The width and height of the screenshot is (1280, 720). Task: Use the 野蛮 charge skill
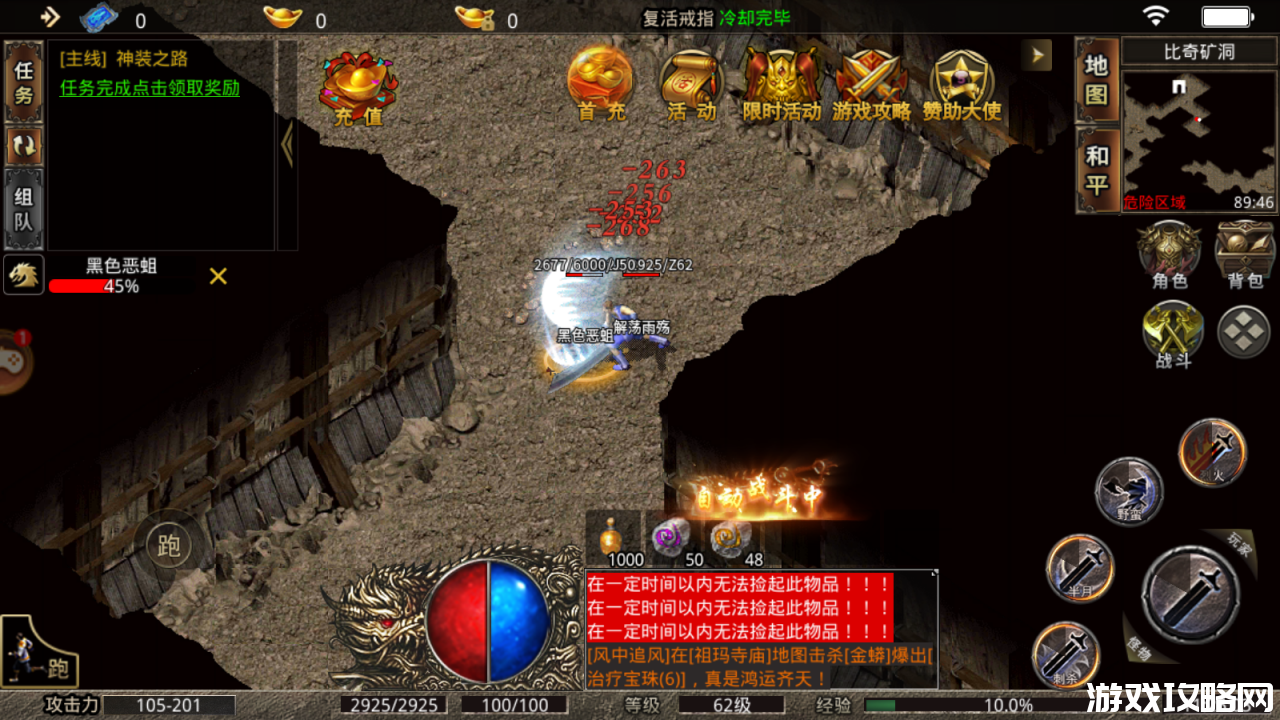[1129, 491]
